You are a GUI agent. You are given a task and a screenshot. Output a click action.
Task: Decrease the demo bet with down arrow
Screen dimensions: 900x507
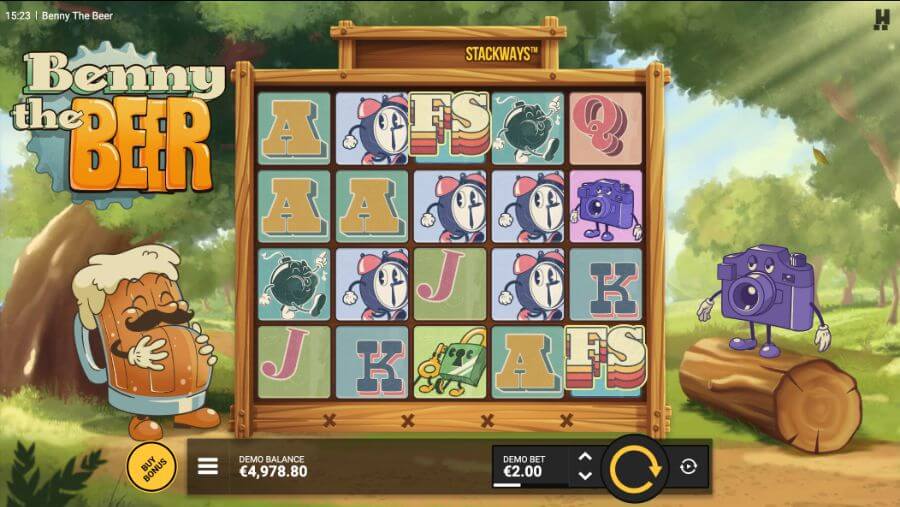pos(586,475)
